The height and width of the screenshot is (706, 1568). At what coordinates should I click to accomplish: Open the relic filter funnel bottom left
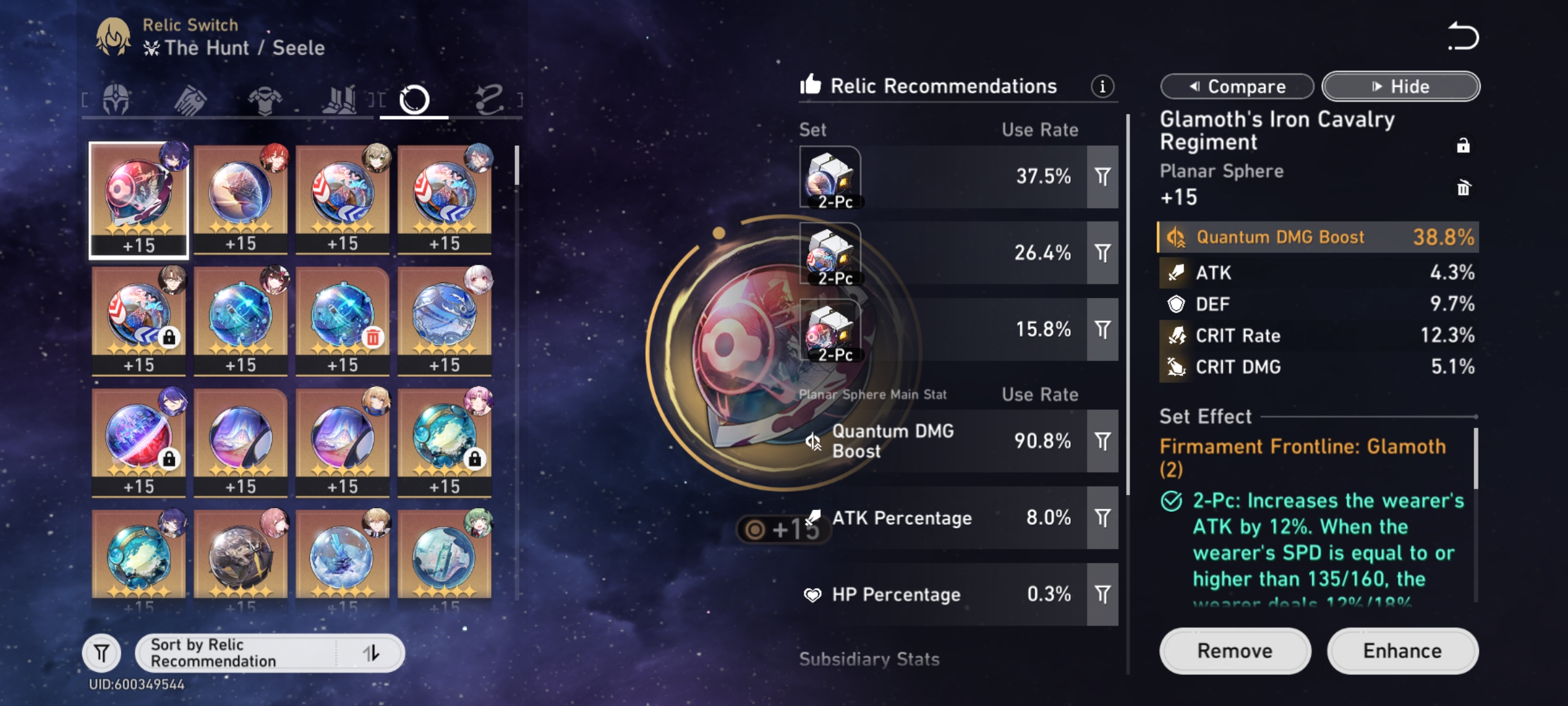(x=101, y=652)
